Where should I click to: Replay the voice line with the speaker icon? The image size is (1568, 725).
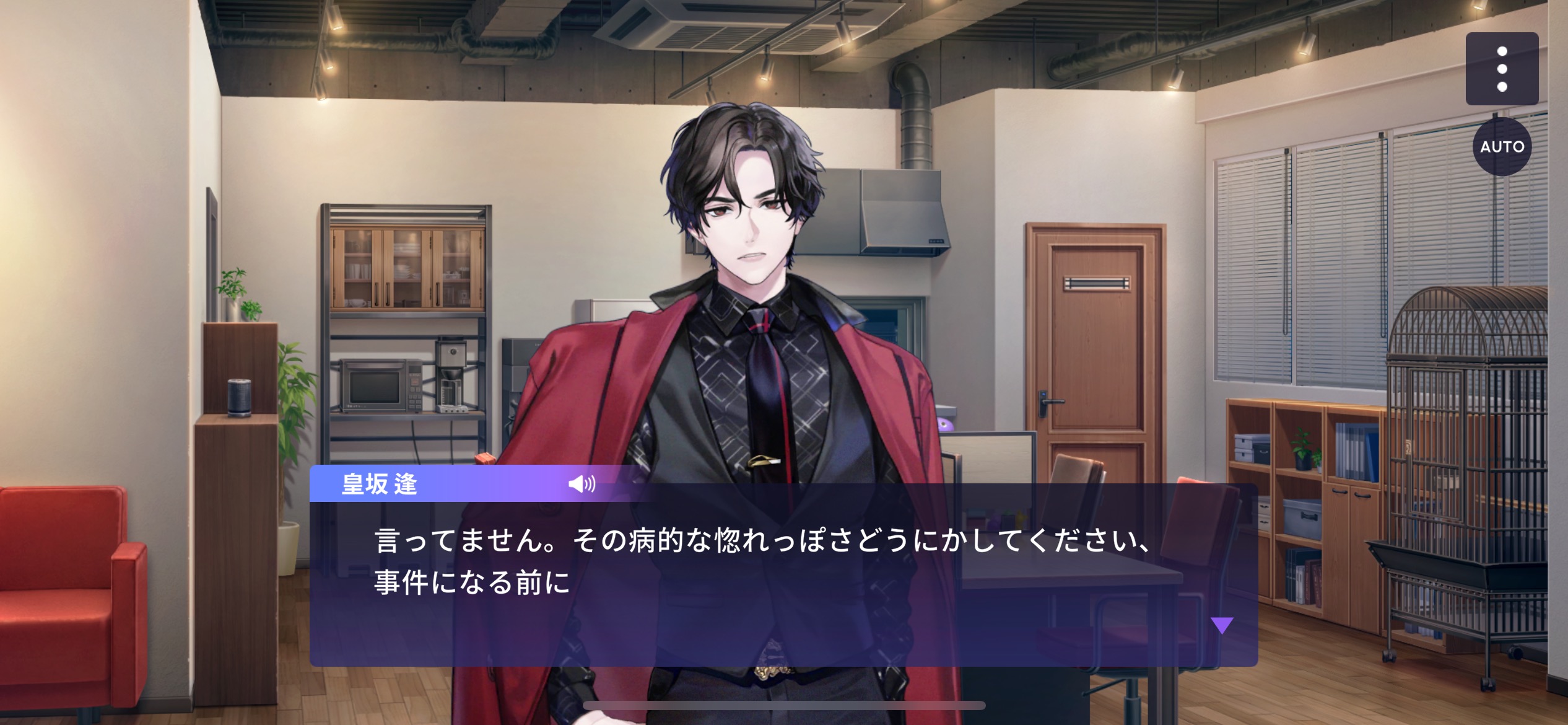point(581,484)
